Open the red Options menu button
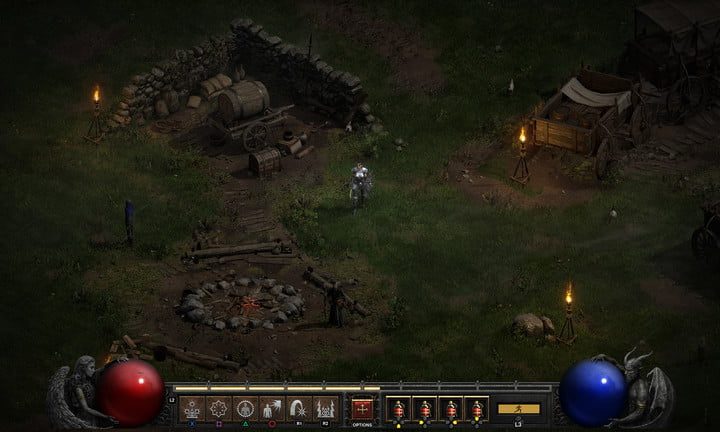The image size is (720, 432). (x=361, y=408)
